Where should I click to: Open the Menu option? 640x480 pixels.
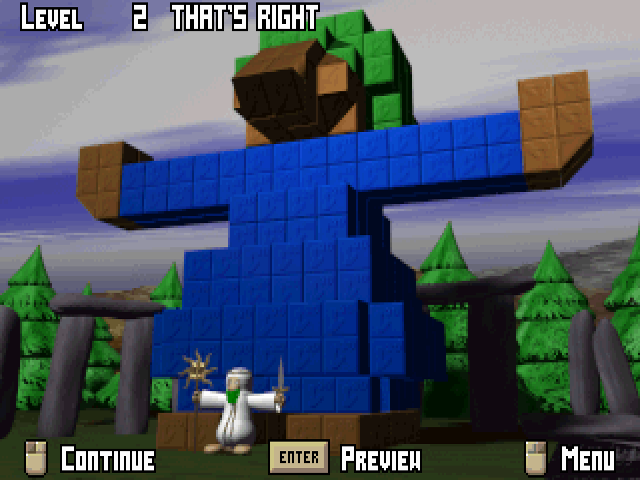pos(587,459)
